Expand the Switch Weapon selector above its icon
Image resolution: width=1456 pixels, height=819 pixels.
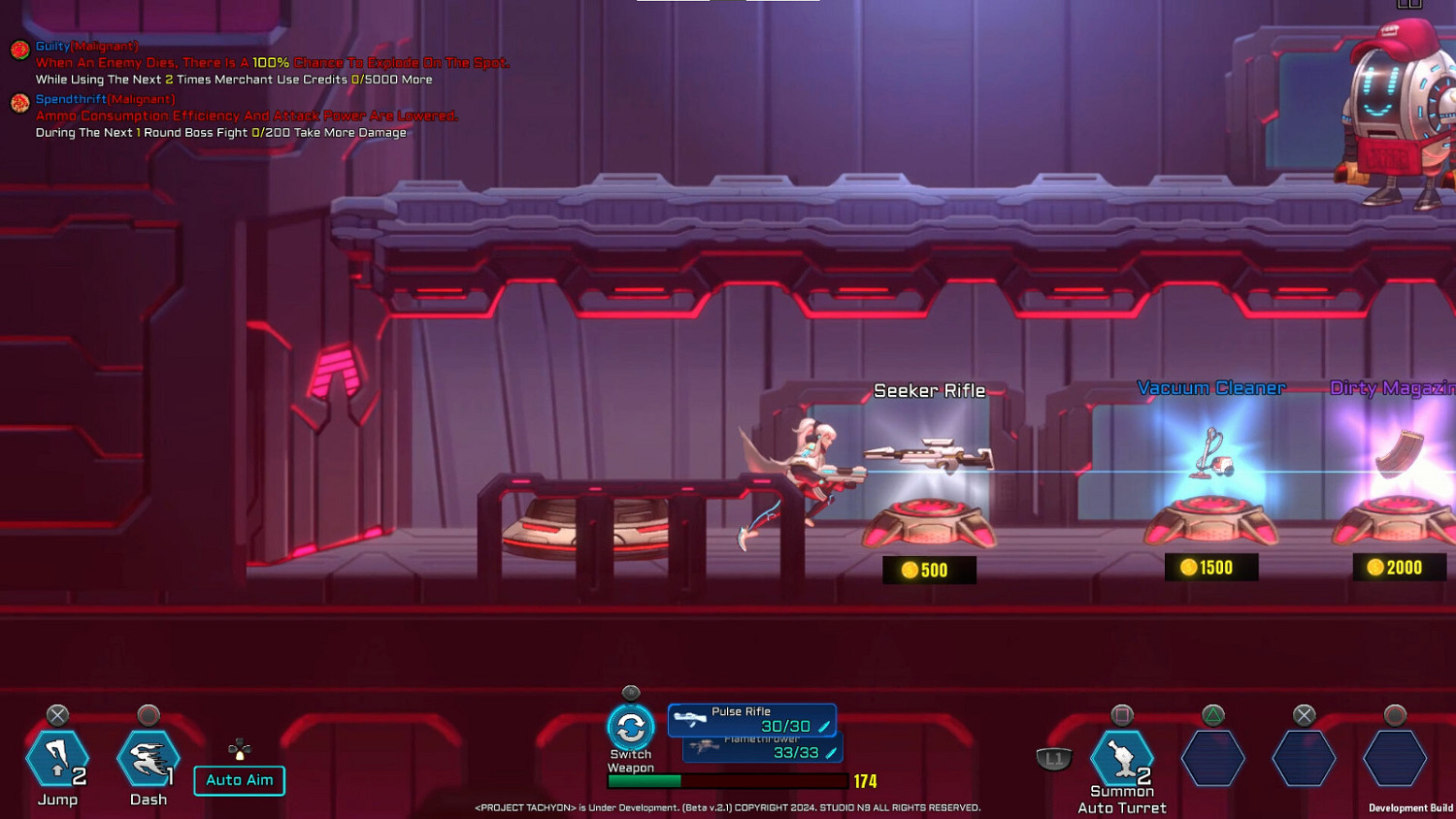[x=631, y=694]
